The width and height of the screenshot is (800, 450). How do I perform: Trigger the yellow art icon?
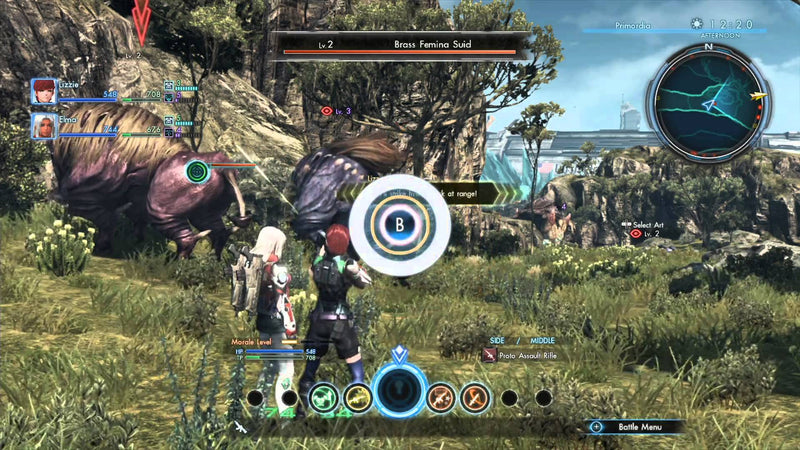point(357,398)
